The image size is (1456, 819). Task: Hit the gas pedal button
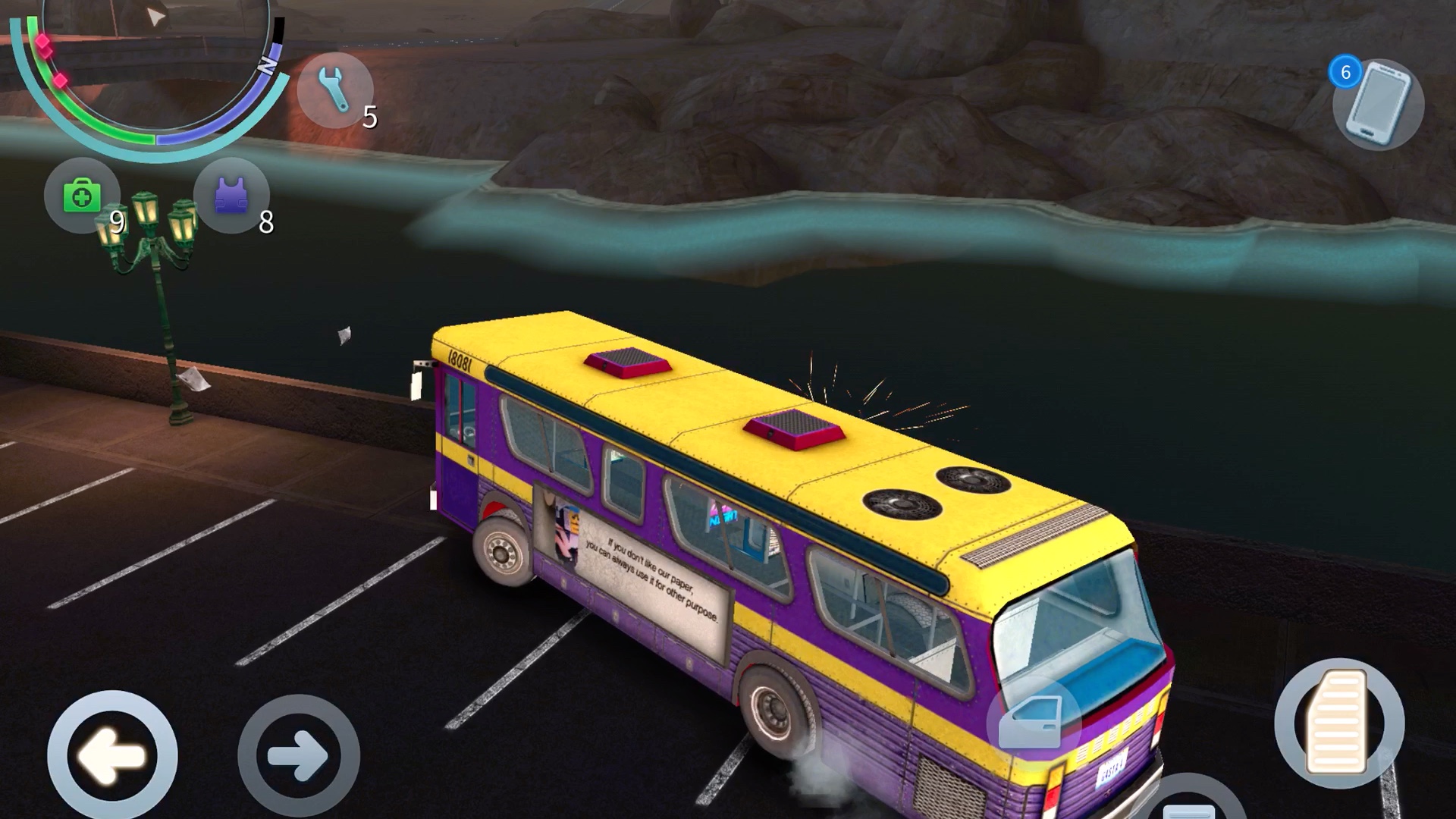pyautogui.click(x=1339, y=723)
